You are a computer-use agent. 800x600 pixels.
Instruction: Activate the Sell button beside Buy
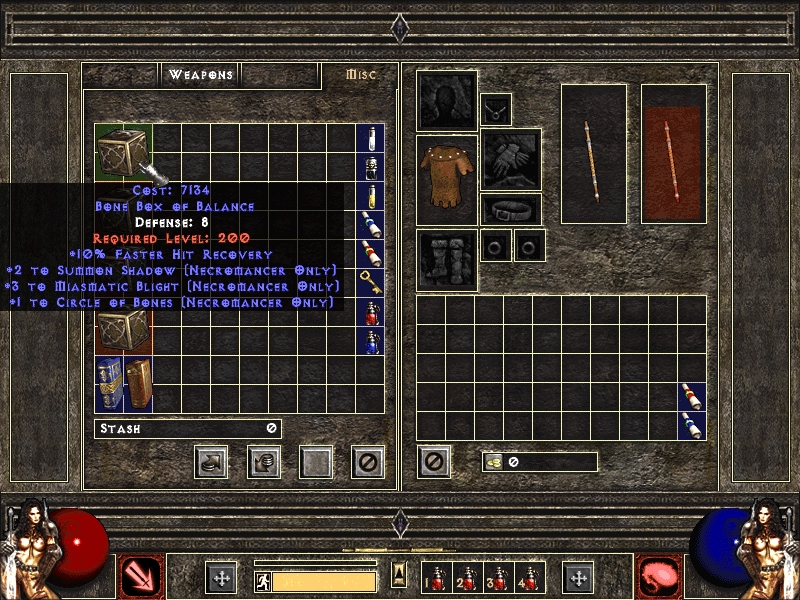(x=264, y=462)
